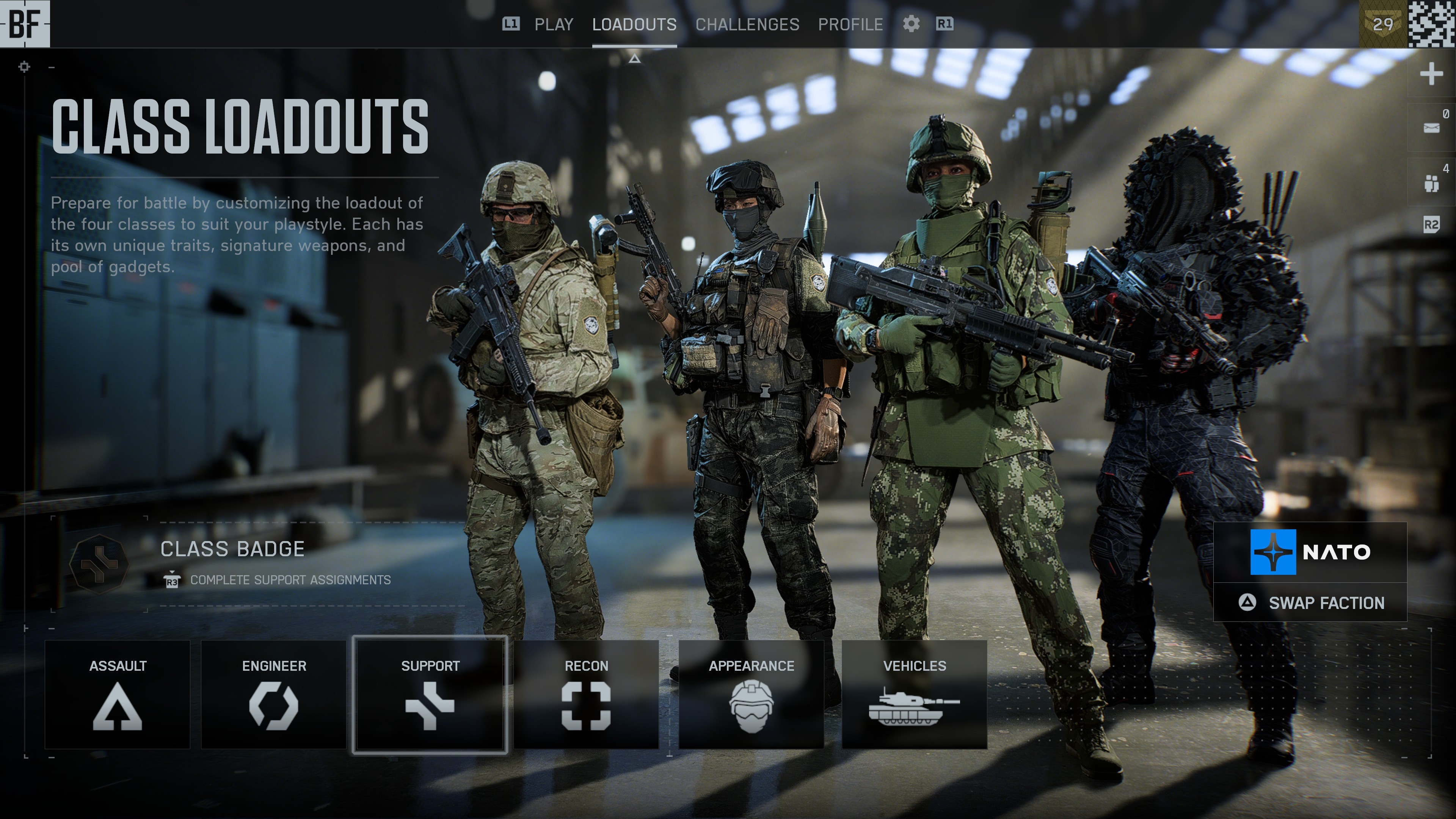Click the Swap Faction button
The image size is (1456, 819).
(1310, 603)
